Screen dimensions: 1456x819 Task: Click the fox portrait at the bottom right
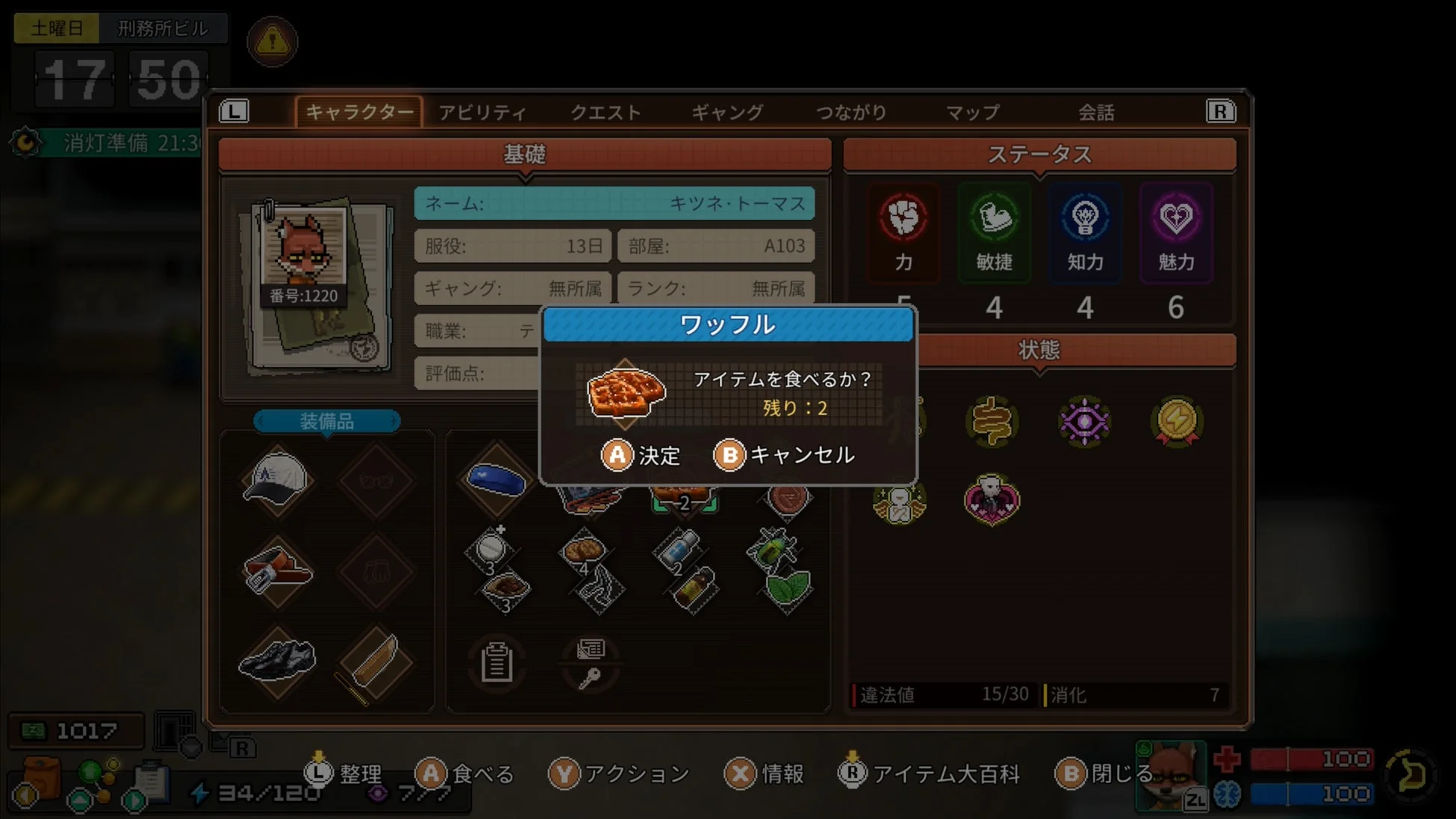pyautogui.click(x=1170, y=776)
